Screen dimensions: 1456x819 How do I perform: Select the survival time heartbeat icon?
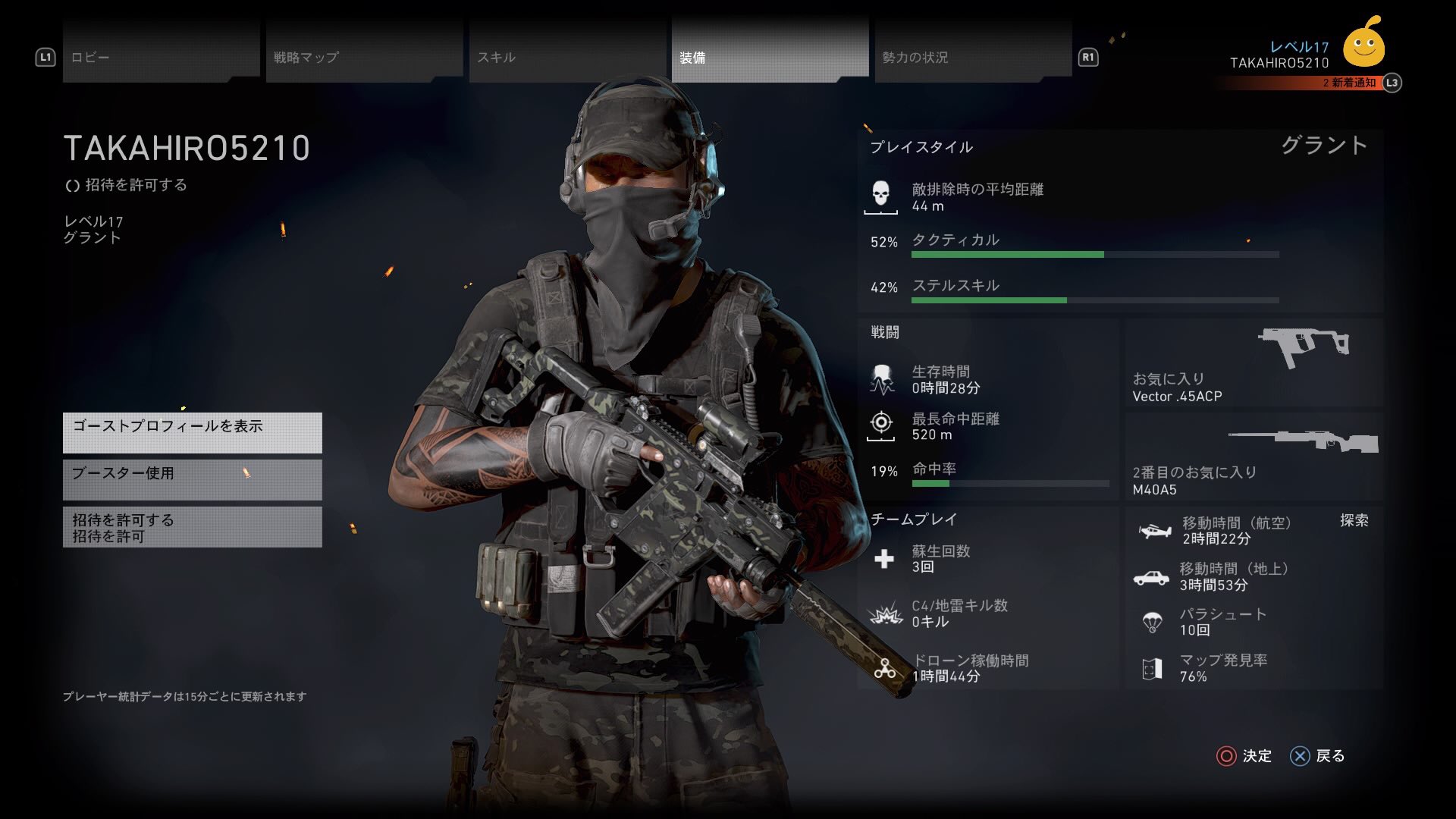[x=882, y=379]
